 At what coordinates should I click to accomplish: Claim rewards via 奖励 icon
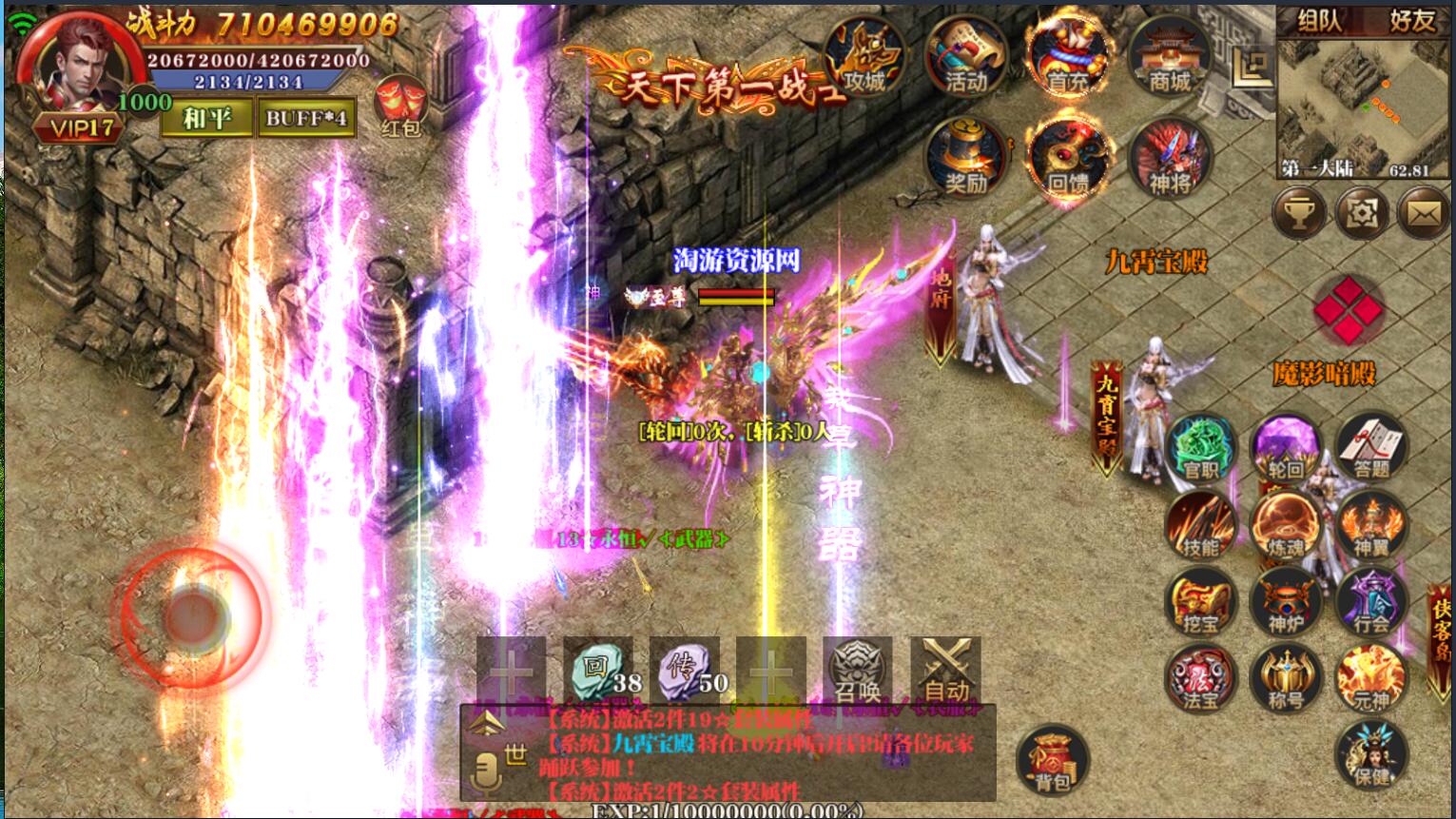click(x=965, y=158)
